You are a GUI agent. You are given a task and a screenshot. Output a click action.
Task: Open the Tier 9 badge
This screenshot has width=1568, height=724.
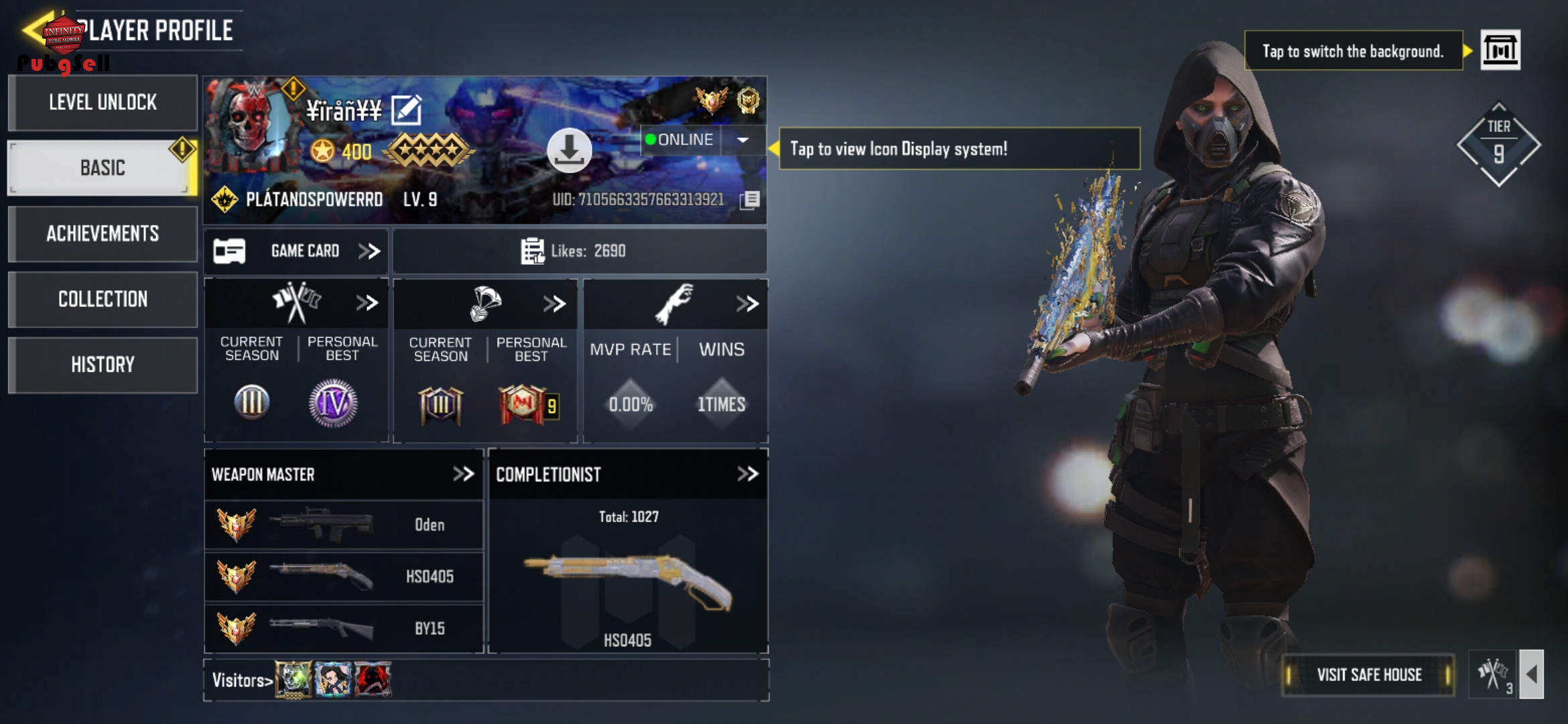tap(1498, 145)
